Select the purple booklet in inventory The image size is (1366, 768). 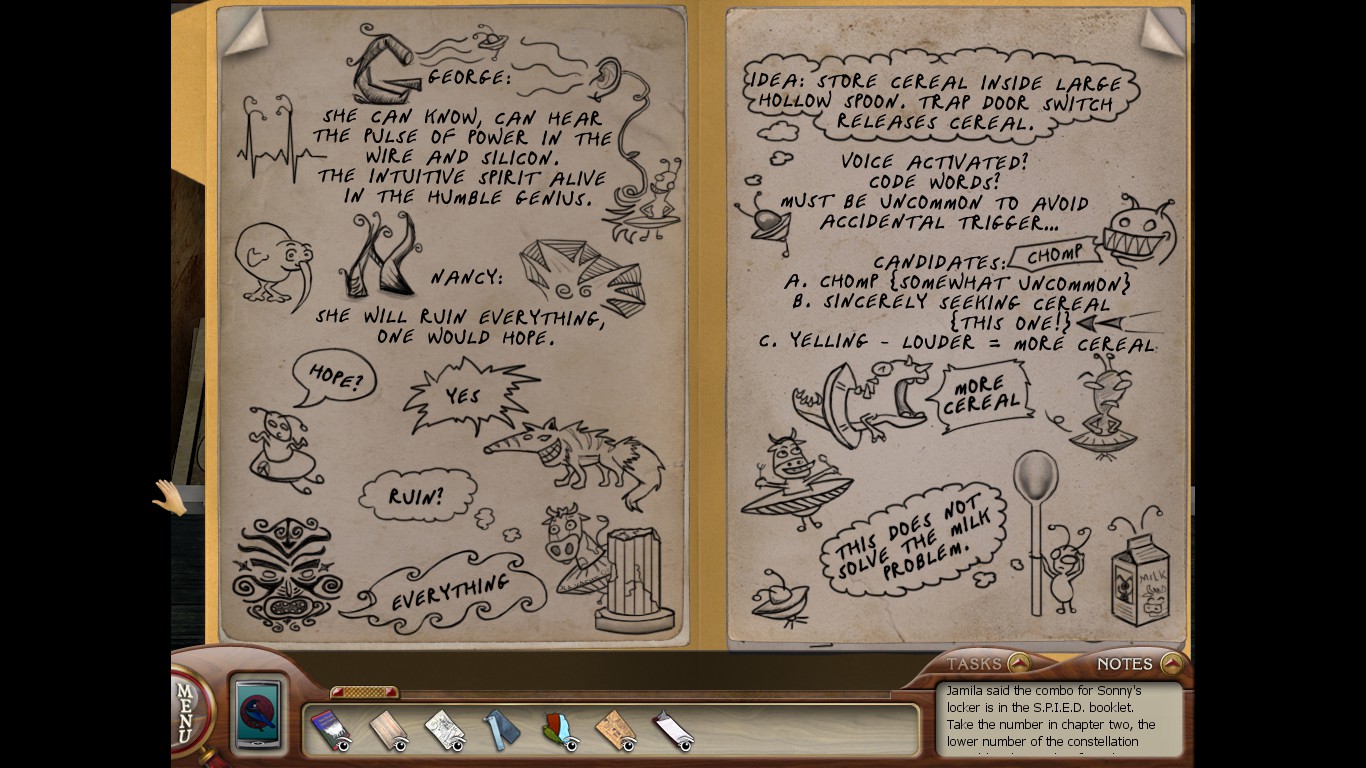pos(327,730)
